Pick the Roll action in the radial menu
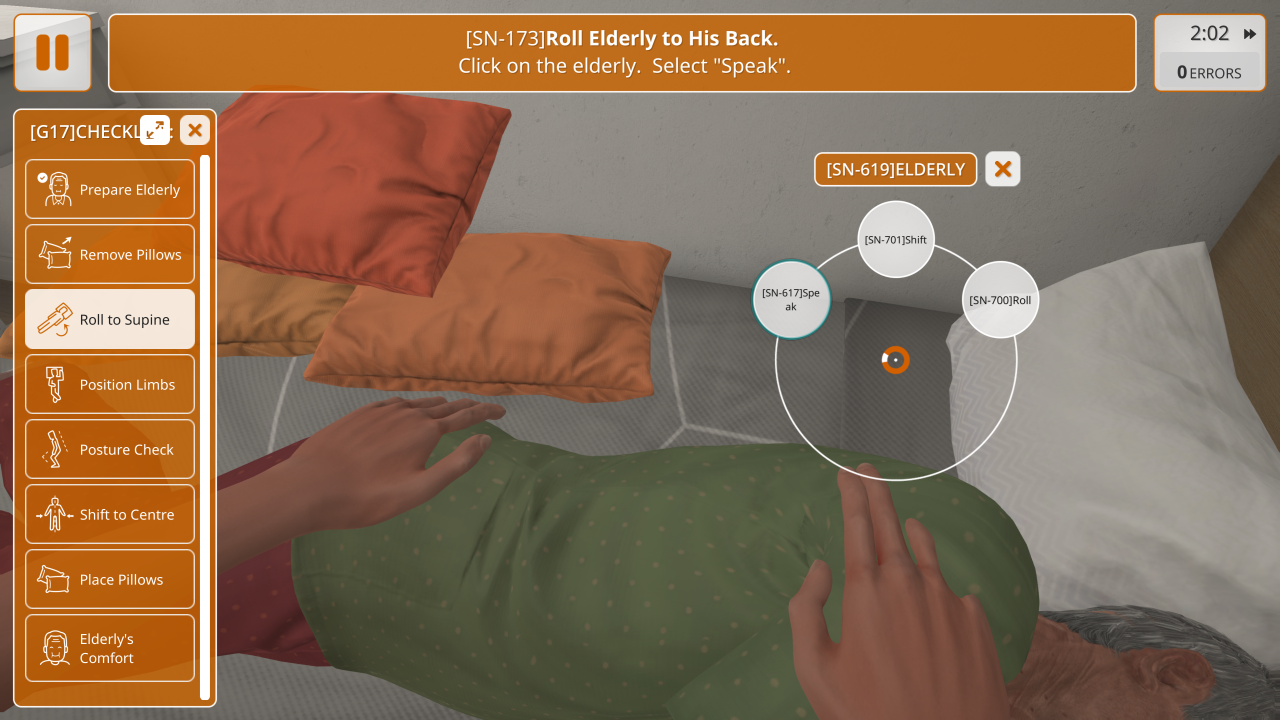 tap(1000, 300)
